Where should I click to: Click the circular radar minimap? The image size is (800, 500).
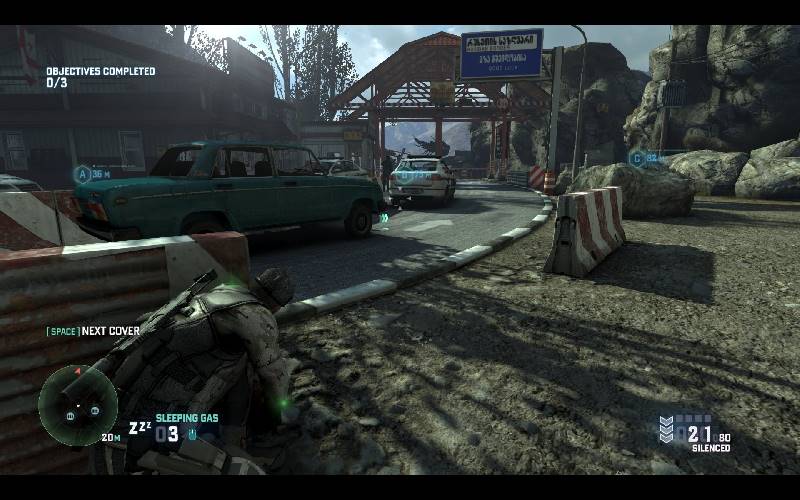click(78, 405)
